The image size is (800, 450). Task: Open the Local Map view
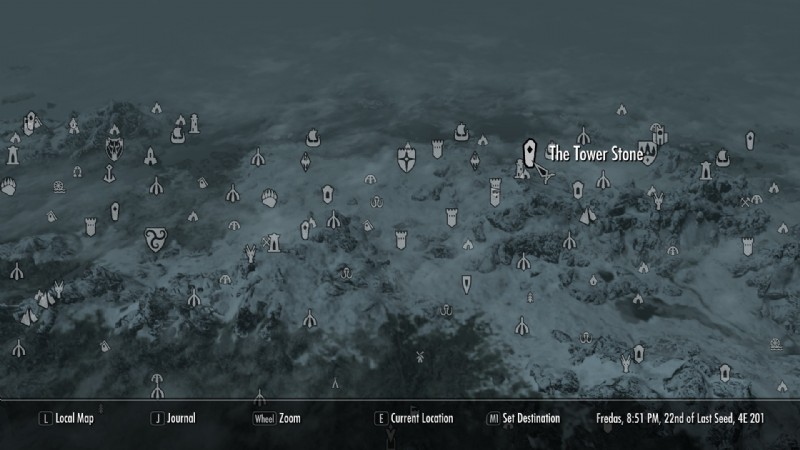(74, 418)
